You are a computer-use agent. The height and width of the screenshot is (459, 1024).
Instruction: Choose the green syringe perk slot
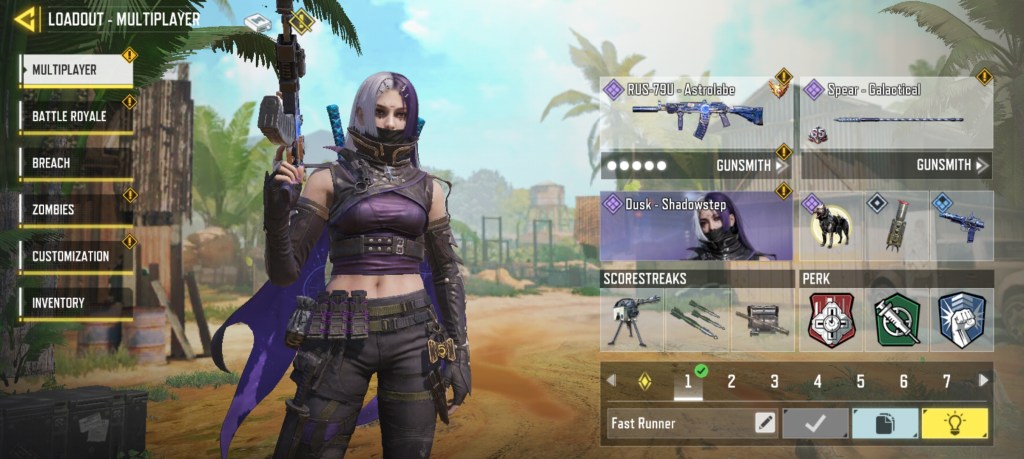click(897, 320)
